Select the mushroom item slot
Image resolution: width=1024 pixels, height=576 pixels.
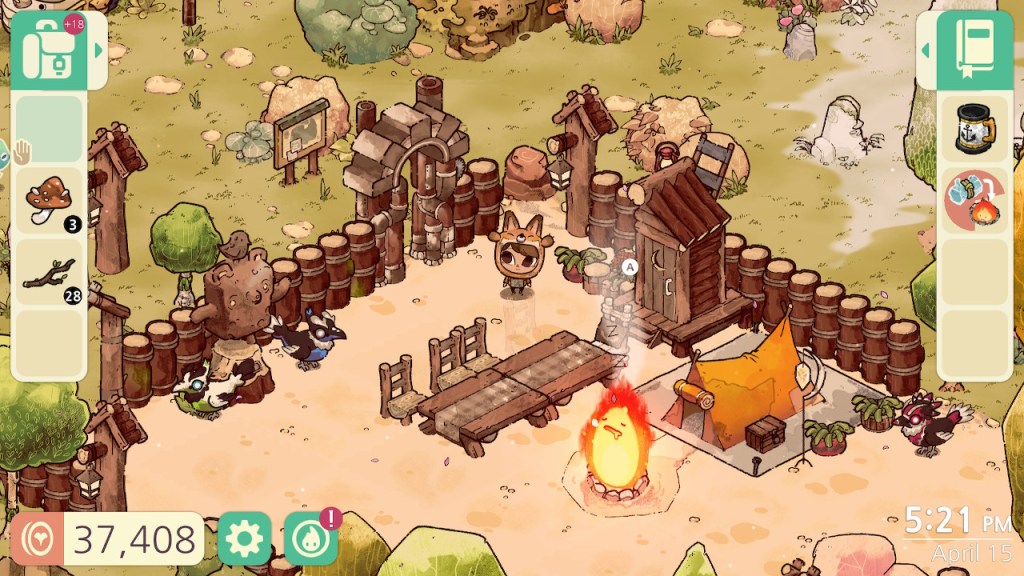click(50, 200)
